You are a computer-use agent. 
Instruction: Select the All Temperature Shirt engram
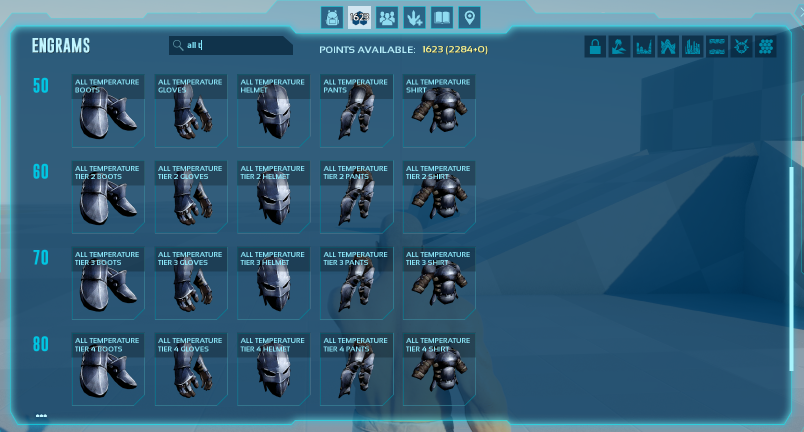coord(439,110)
